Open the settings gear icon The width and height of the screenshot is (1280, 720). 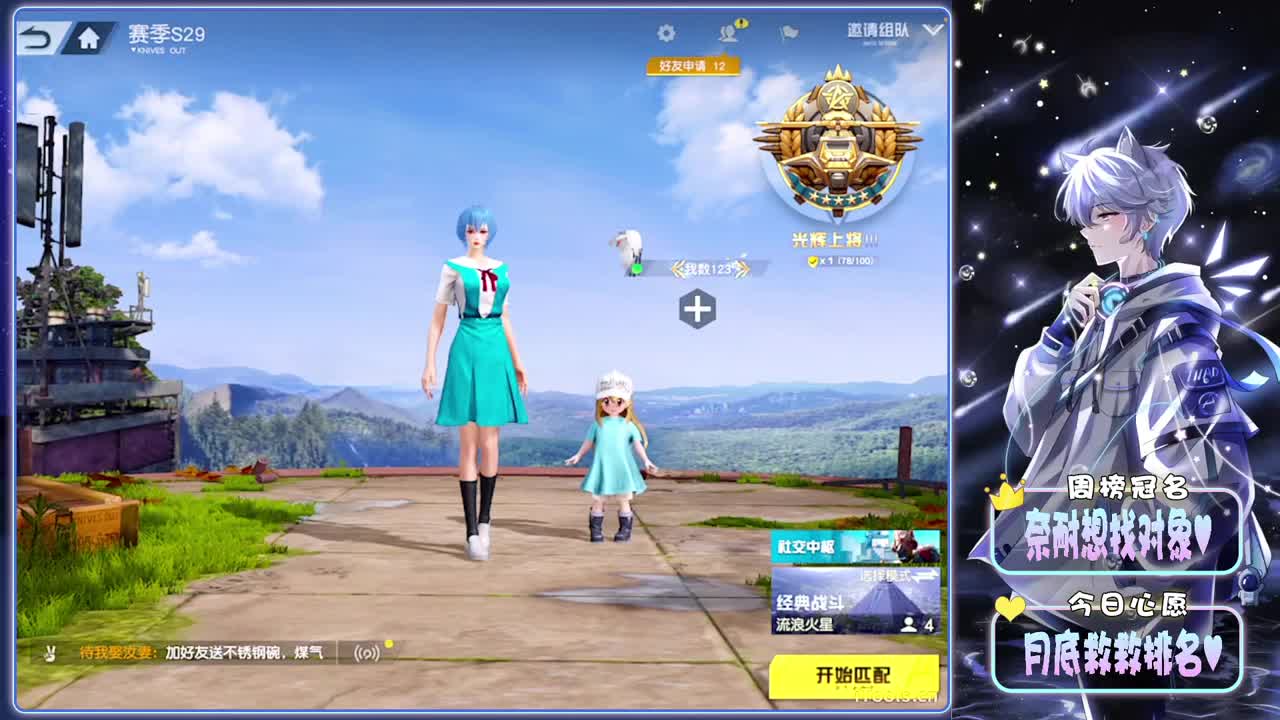click(x=665, y=33)
